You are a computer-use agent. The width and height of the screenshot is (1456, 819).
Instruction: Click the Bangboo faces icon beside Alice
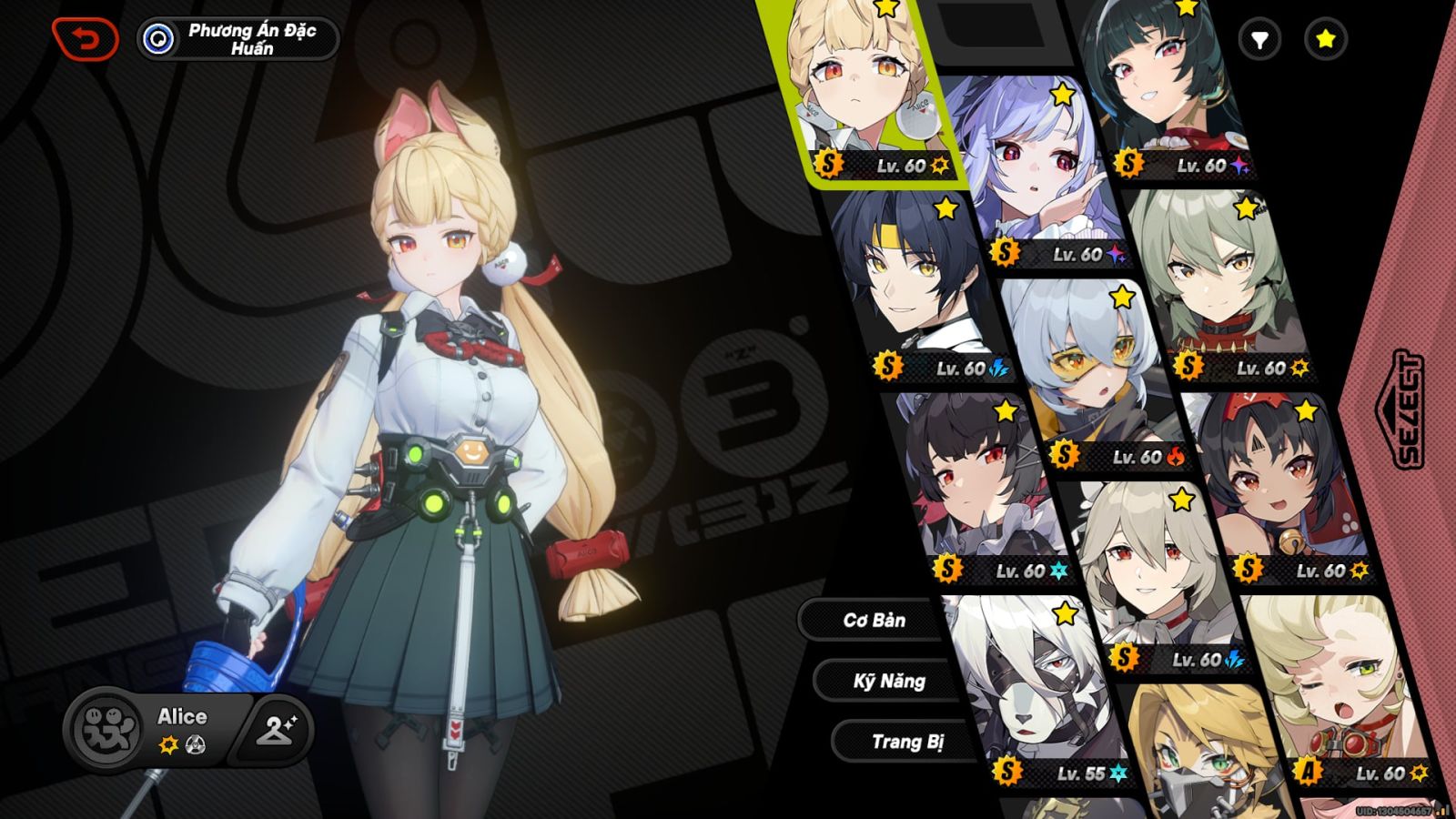[x=107, y=729]
